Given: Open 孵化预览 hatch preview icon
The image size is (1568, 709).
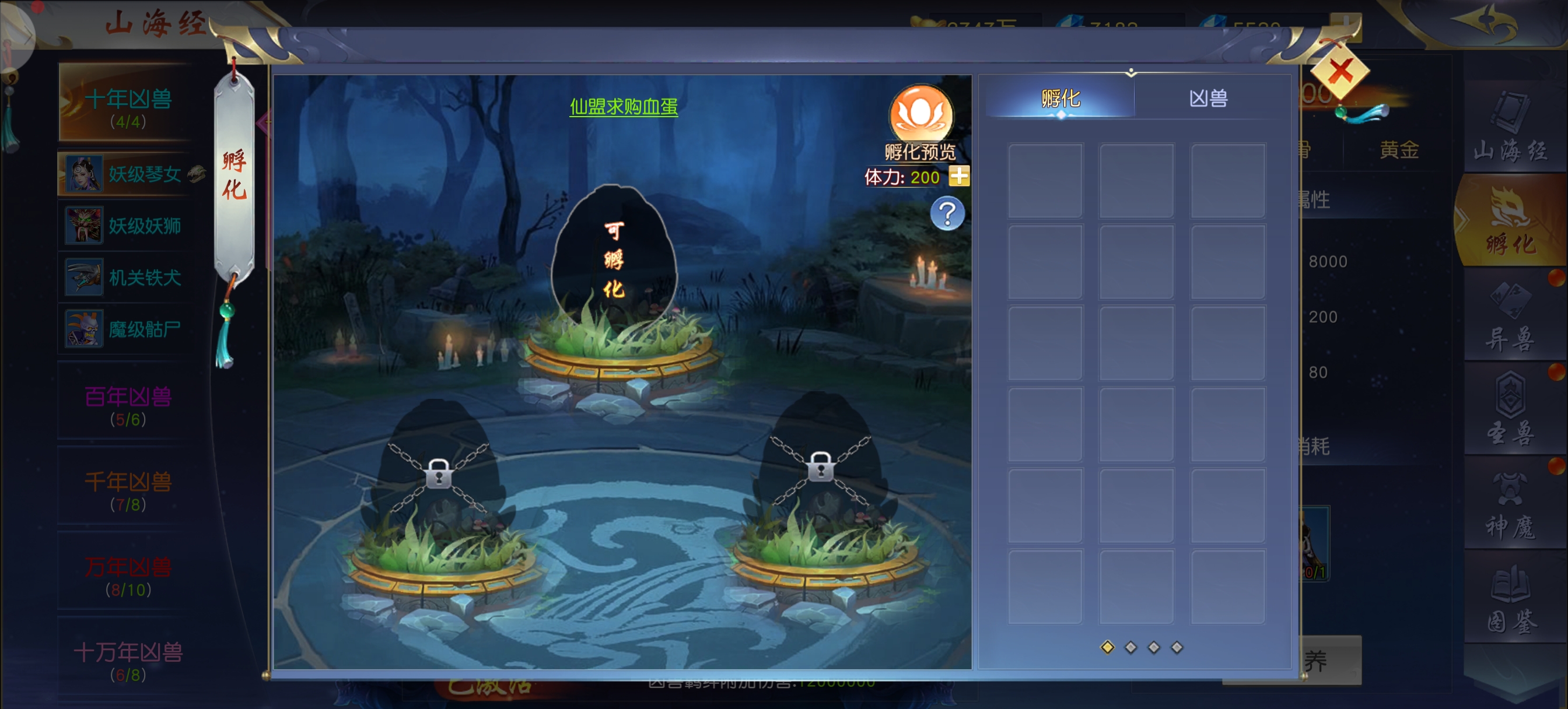Looking at the screenshot, I should 921,115.
